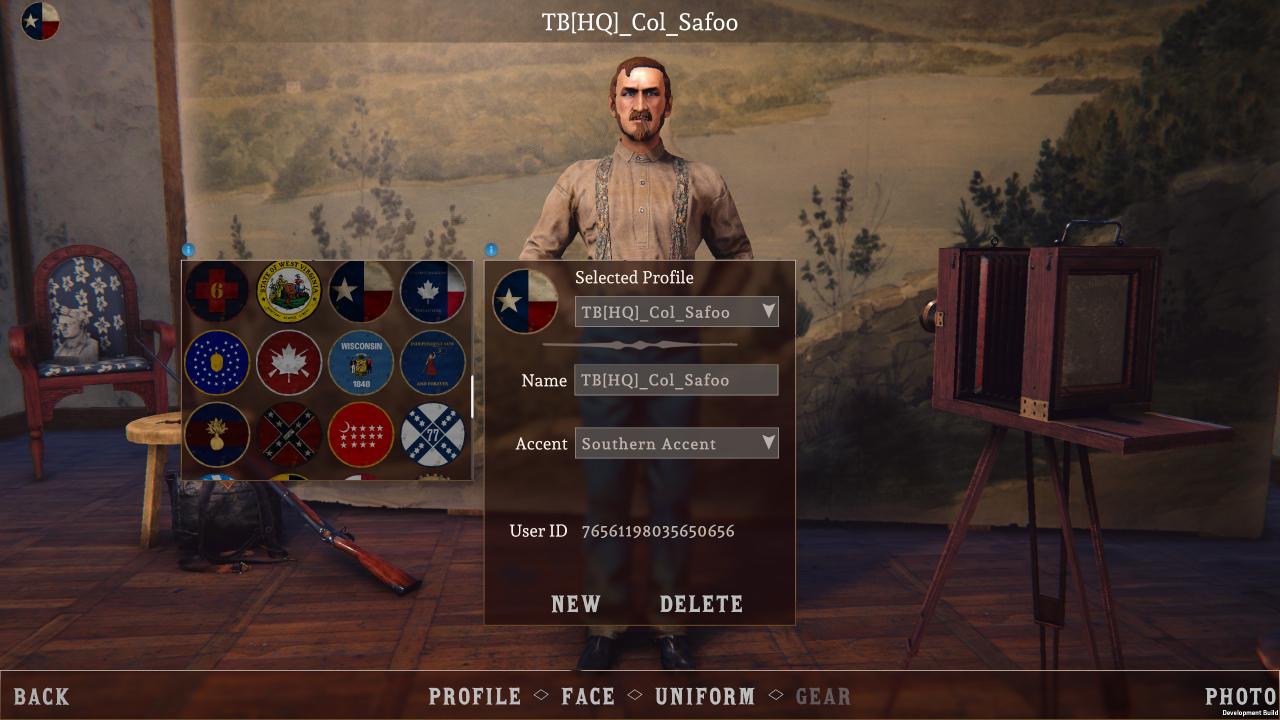The width and height of the screenshot is (1280, 720).
Task: Open the UNIFORM customization tab
Action: [x=705, y=697]
